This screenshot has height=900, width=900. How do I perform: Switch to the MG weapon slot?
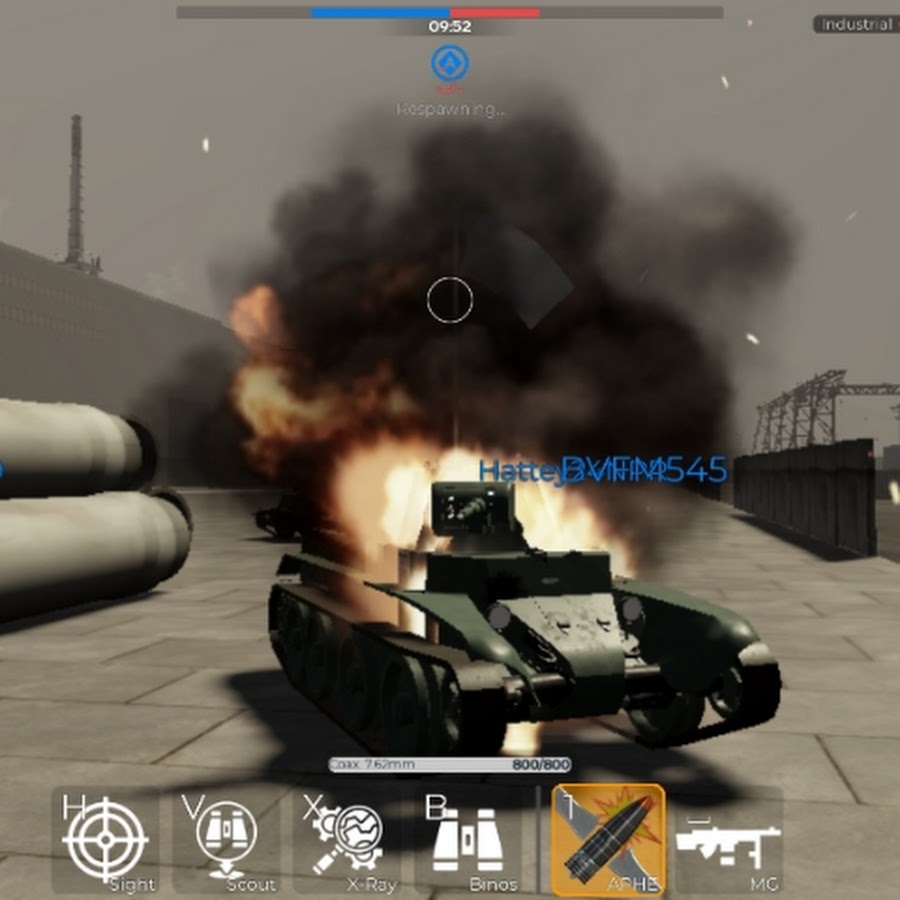[728, 840]
